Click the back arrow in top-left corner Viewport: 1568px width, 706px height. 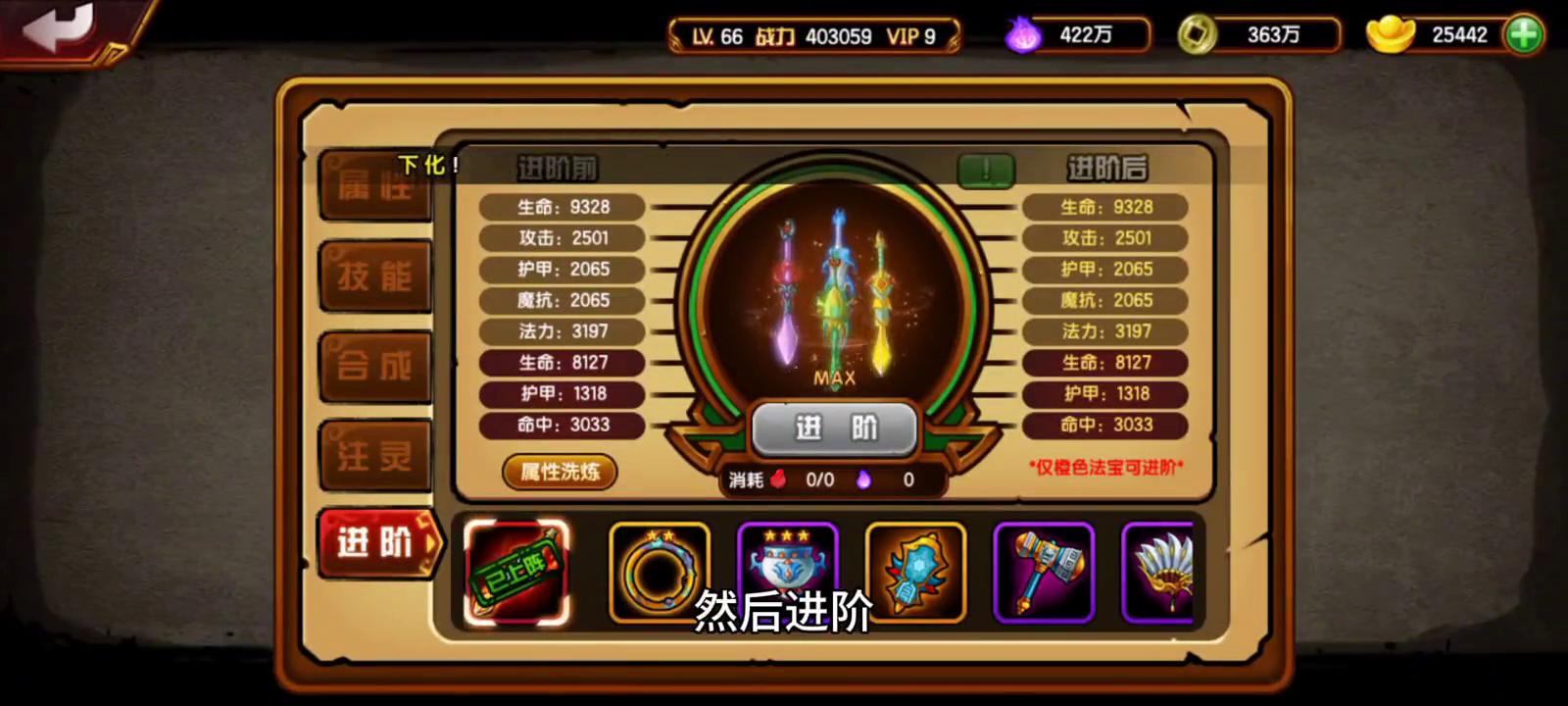[x=59, y=29]
